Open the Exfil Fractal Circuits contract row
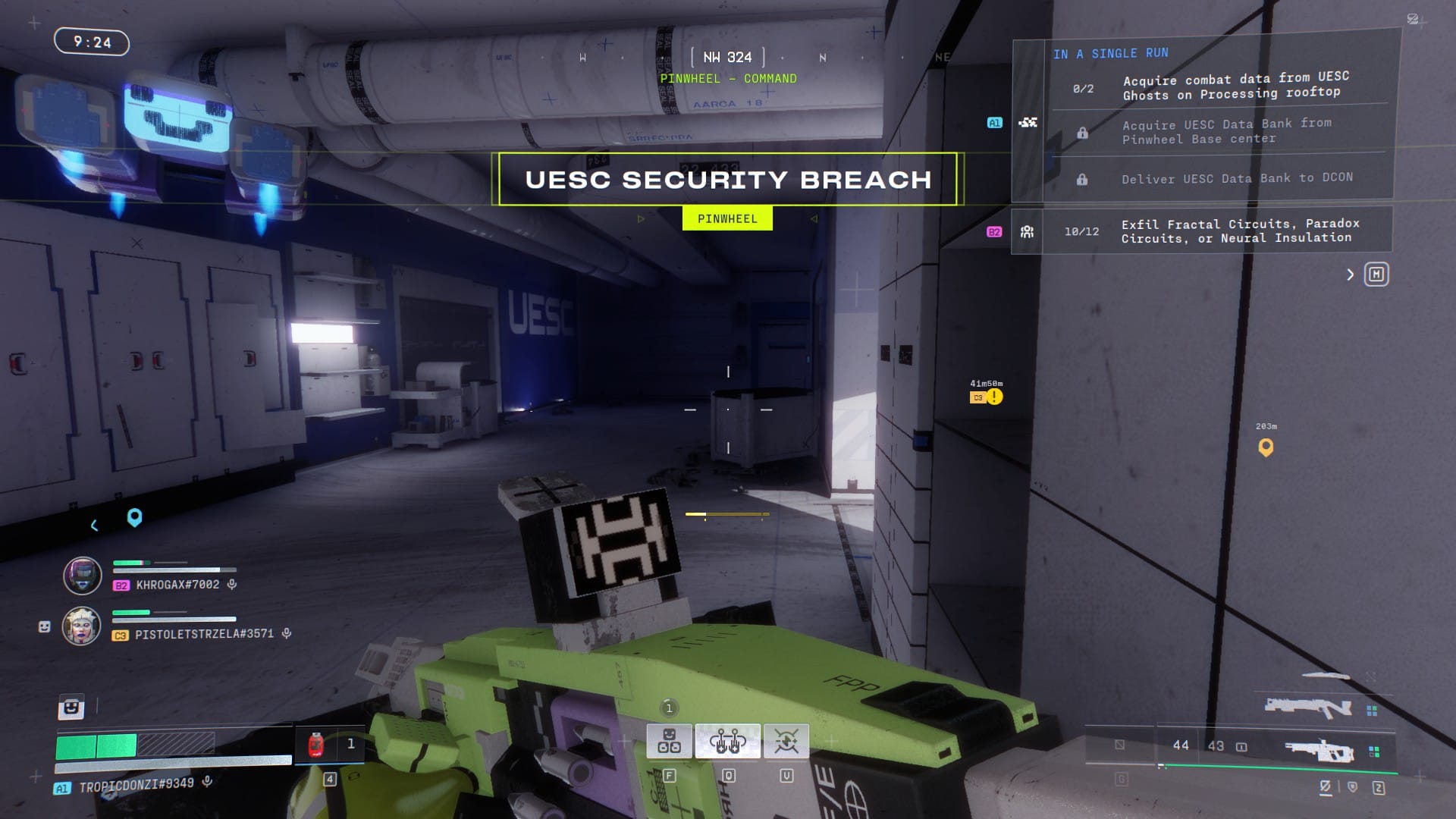 1239,231
